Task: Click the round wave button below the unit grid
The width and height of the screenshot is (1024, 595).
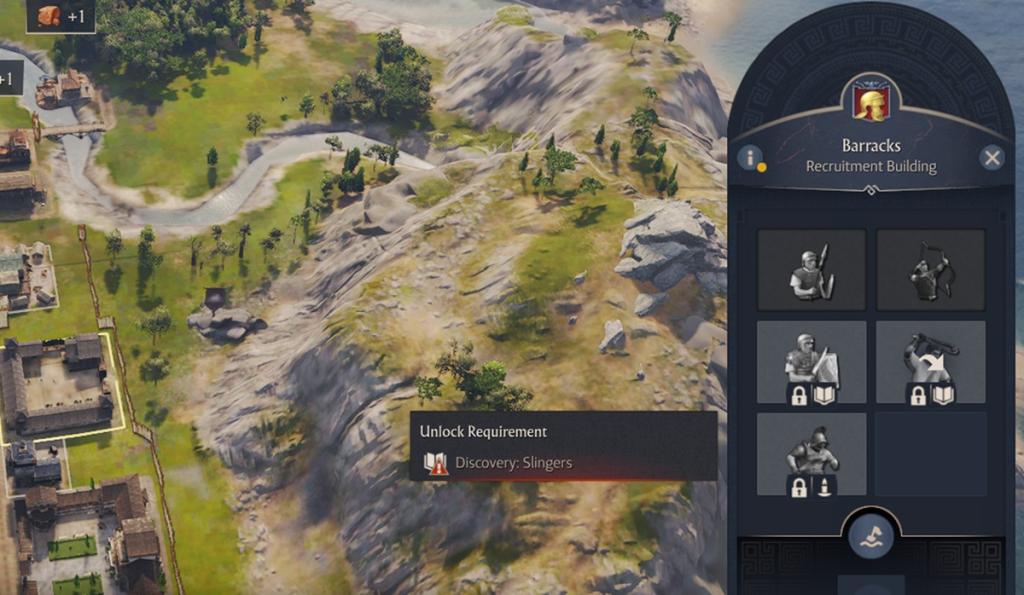Action: tap(870, 537)
